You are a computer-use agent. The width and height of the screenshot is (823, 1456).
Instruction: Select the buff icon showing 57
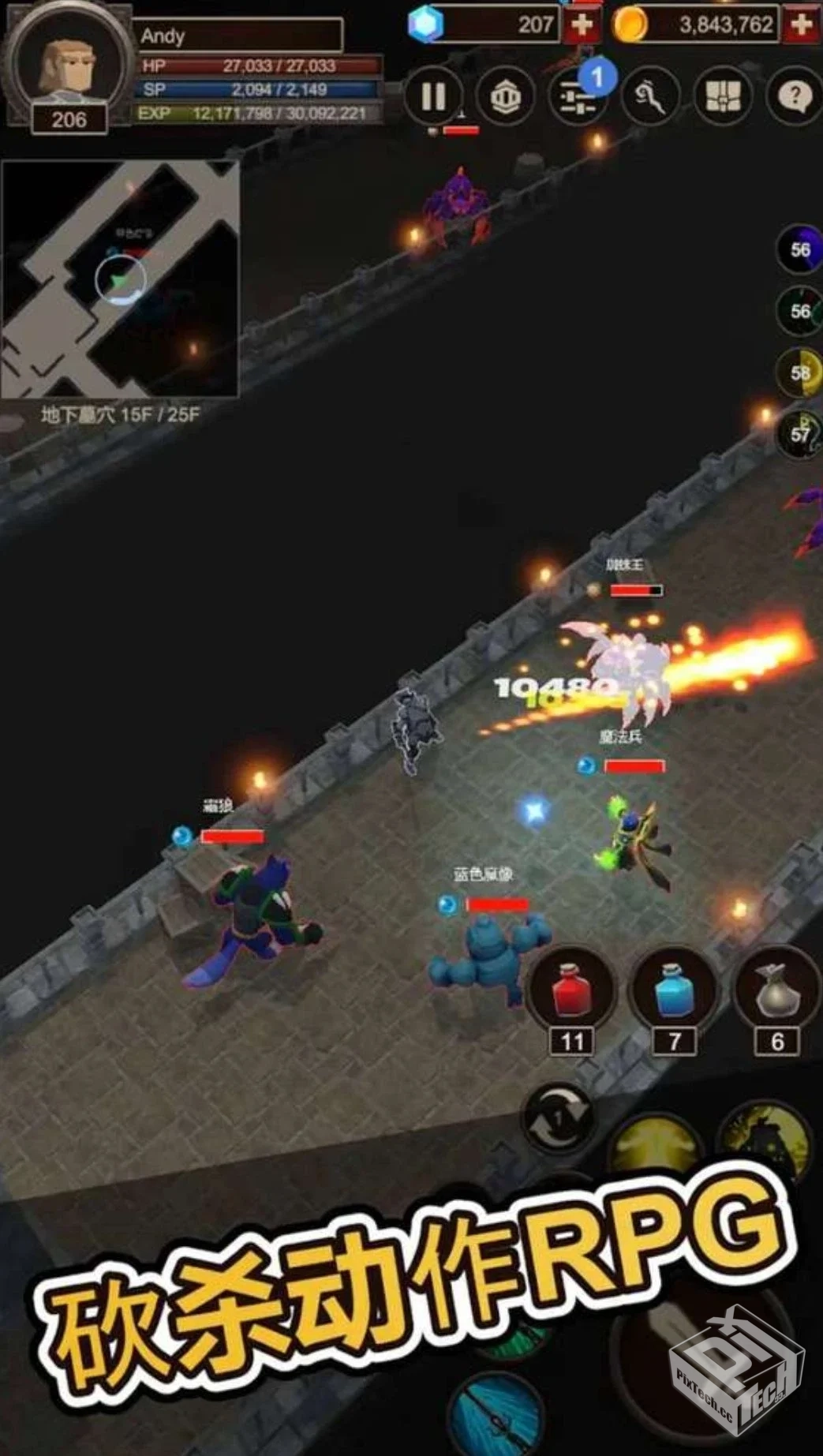click(x=799, y=434)
